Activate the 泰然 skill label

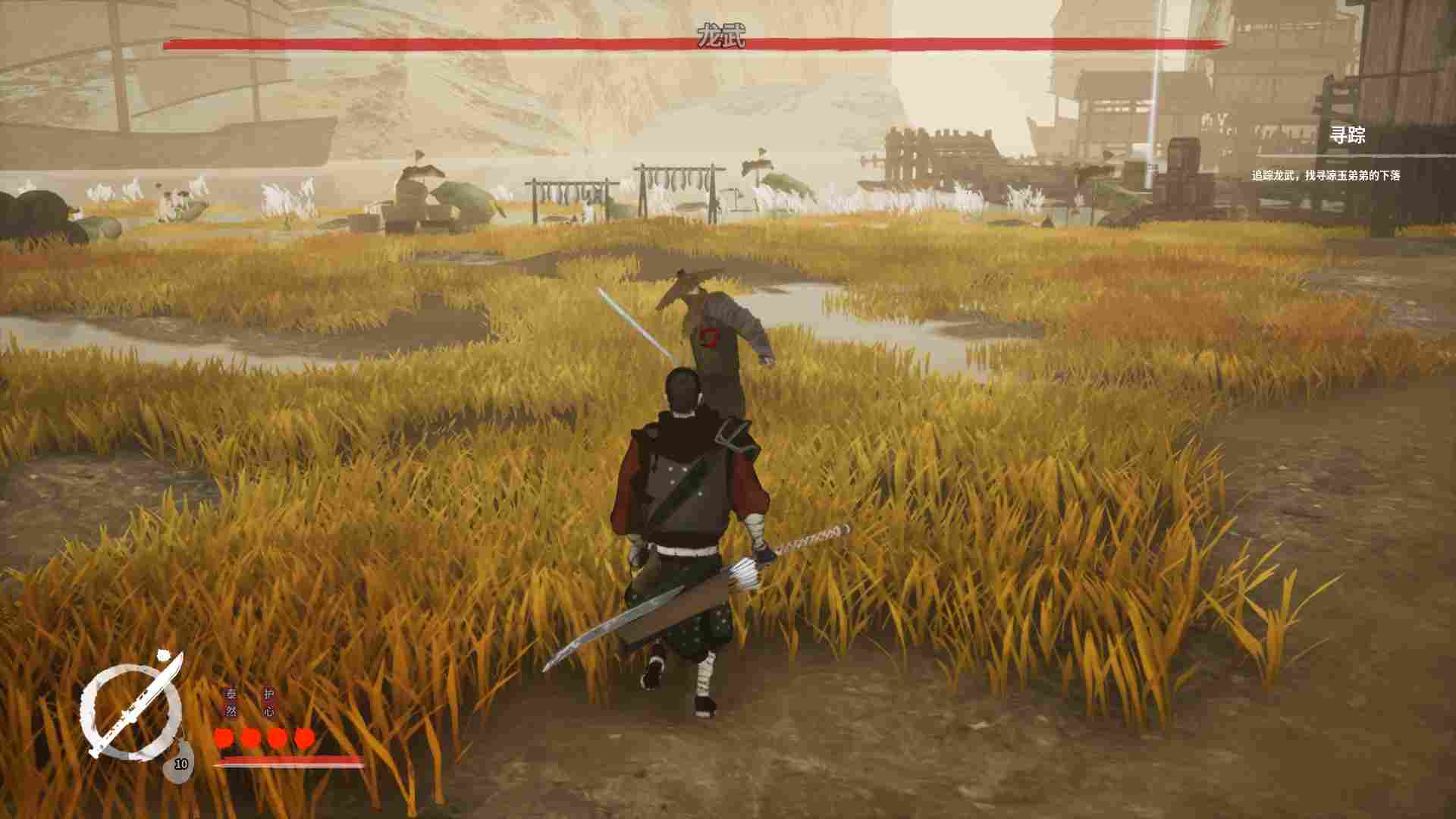coord(231,702)
